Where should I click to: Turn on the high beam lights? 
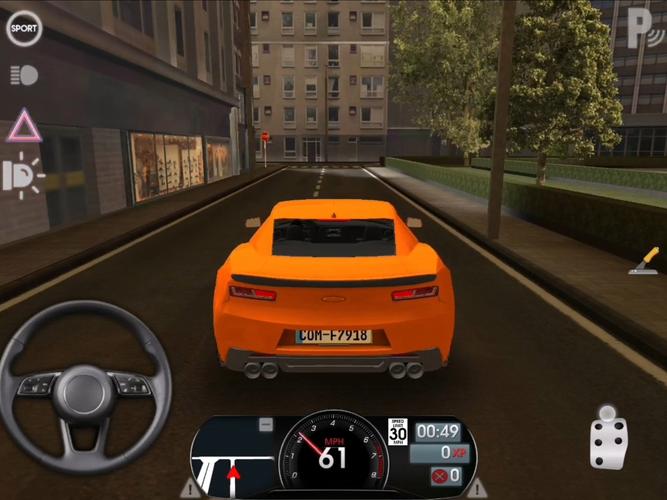(24, 176)
